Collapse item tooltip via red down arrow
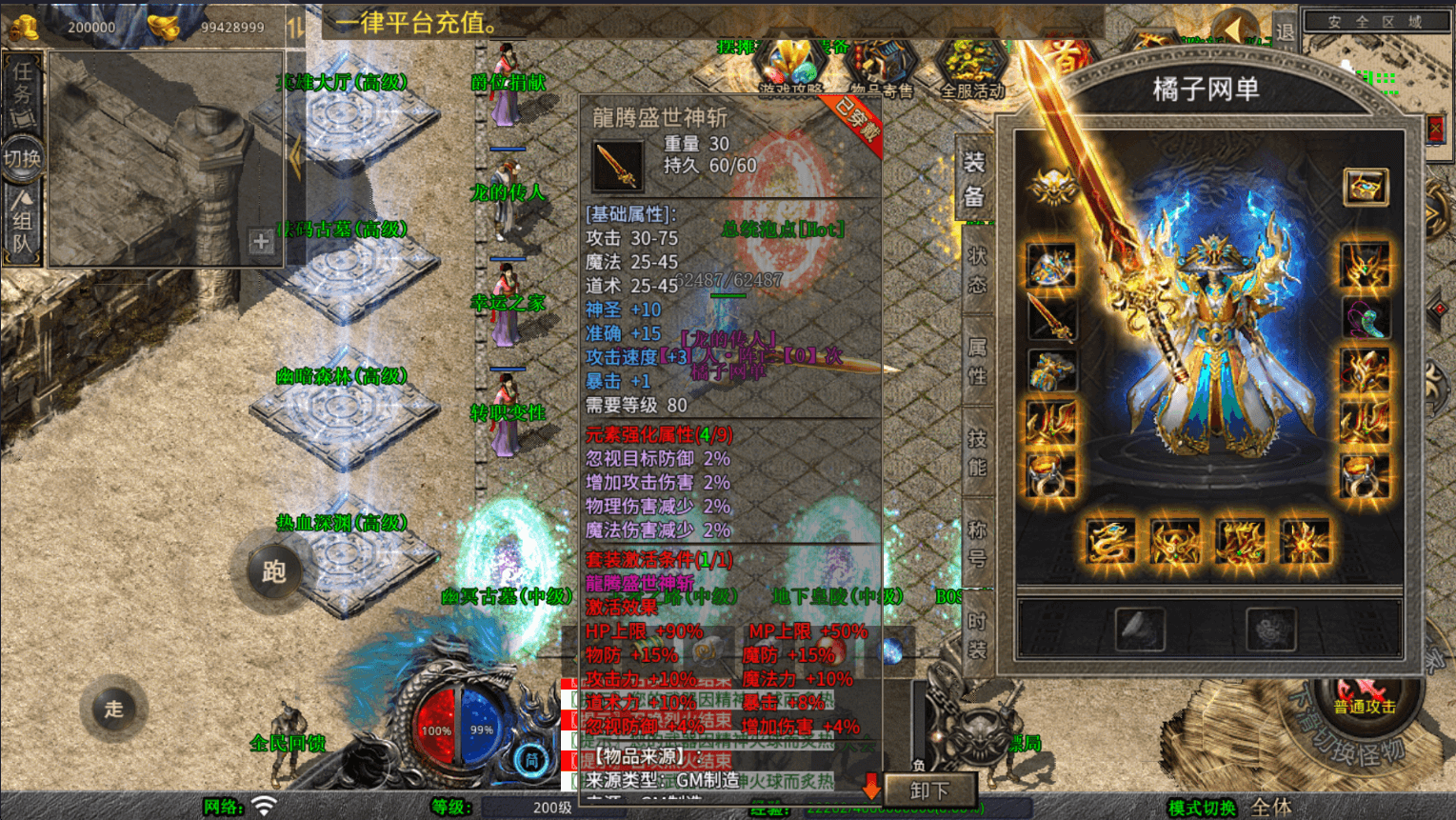 point(870,787)
